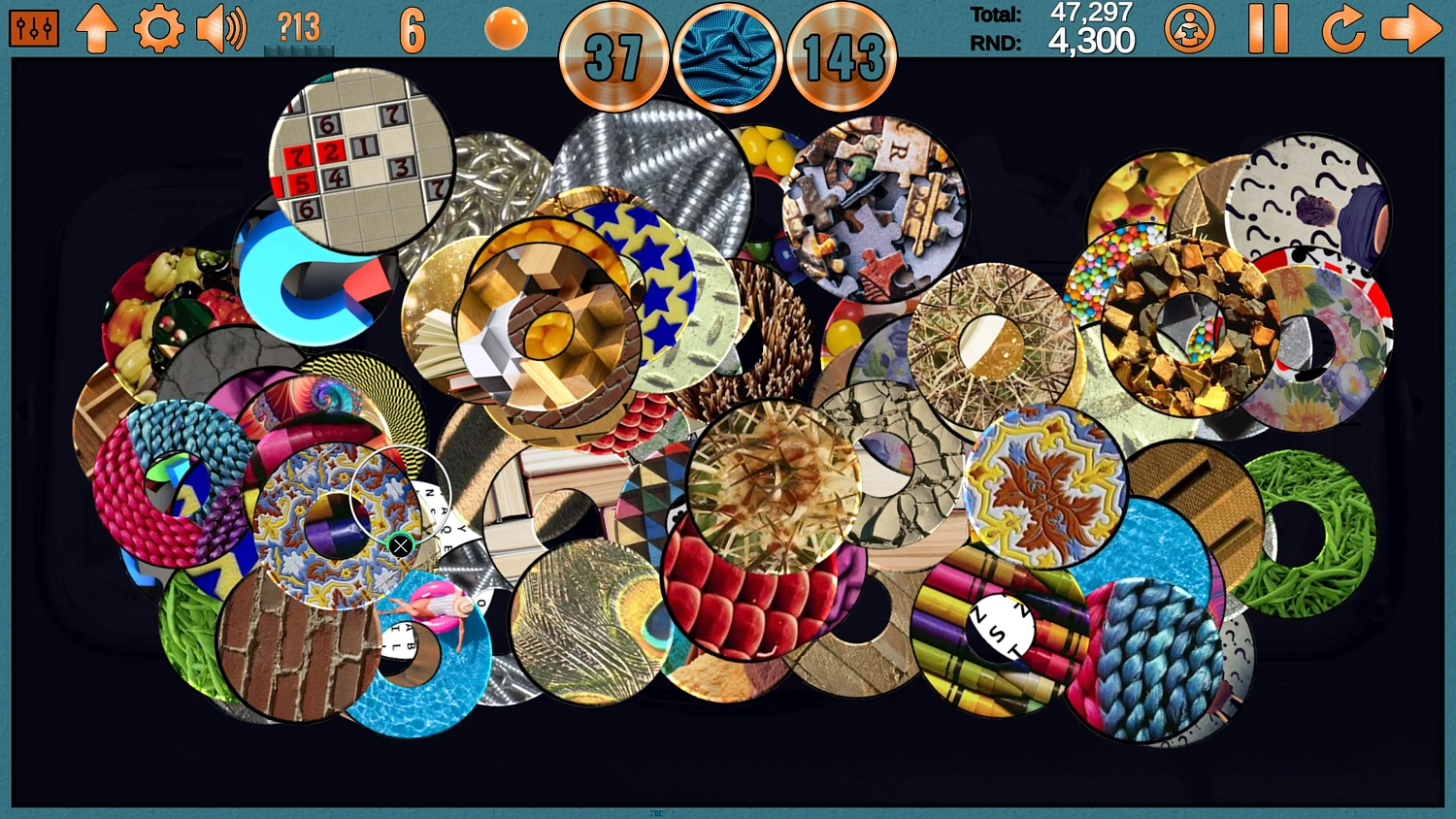This screenshot has height=819, width=1456.
Task: Click the orange upgrade arrow icon
Action: click(x=96, y=27)
